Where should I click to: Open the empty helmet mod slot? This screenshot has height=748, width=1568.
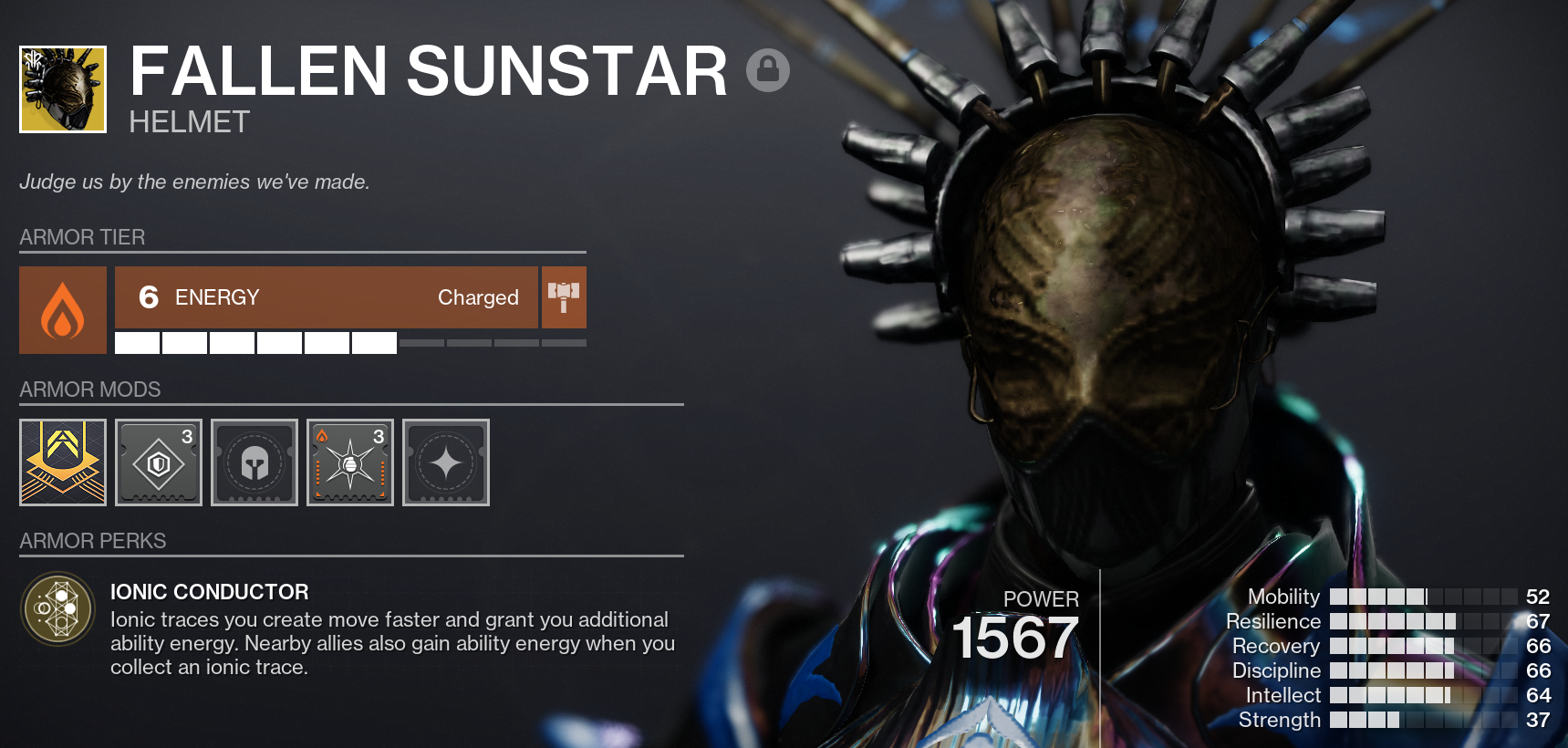pos(254,462)
